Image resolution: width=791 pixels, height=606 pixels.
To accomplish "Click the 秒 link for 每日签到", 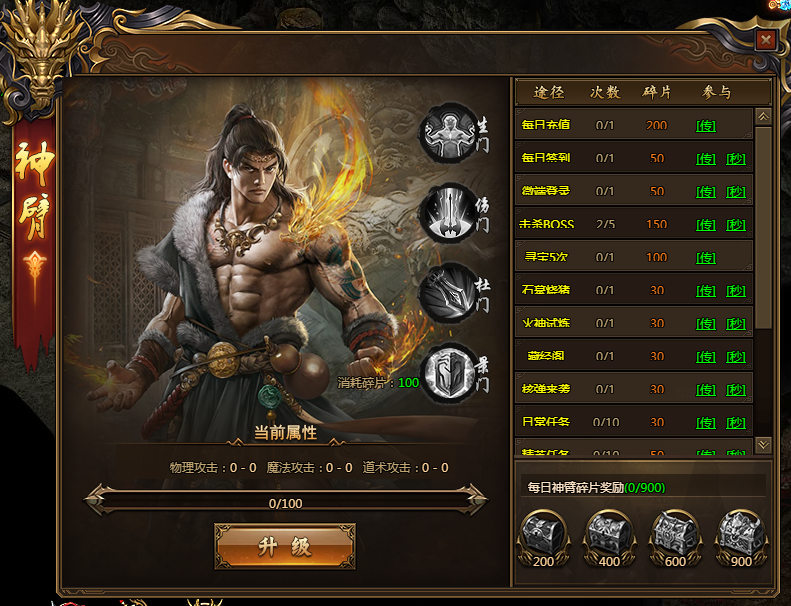I will click(x=736, y=159).
